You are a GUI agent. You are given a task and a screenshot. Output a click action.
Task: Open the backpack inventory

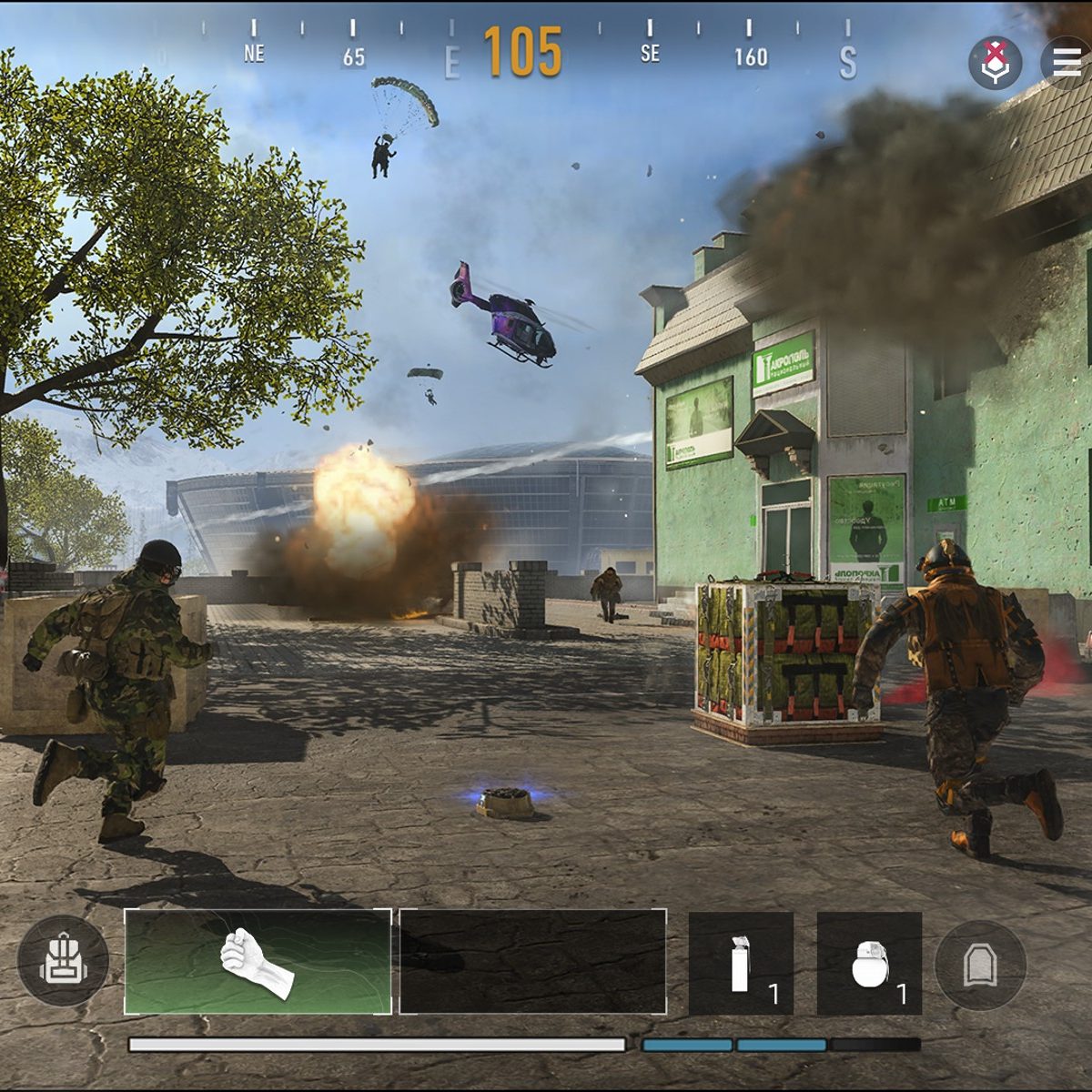pyautogui.click(x=62, y=962)
